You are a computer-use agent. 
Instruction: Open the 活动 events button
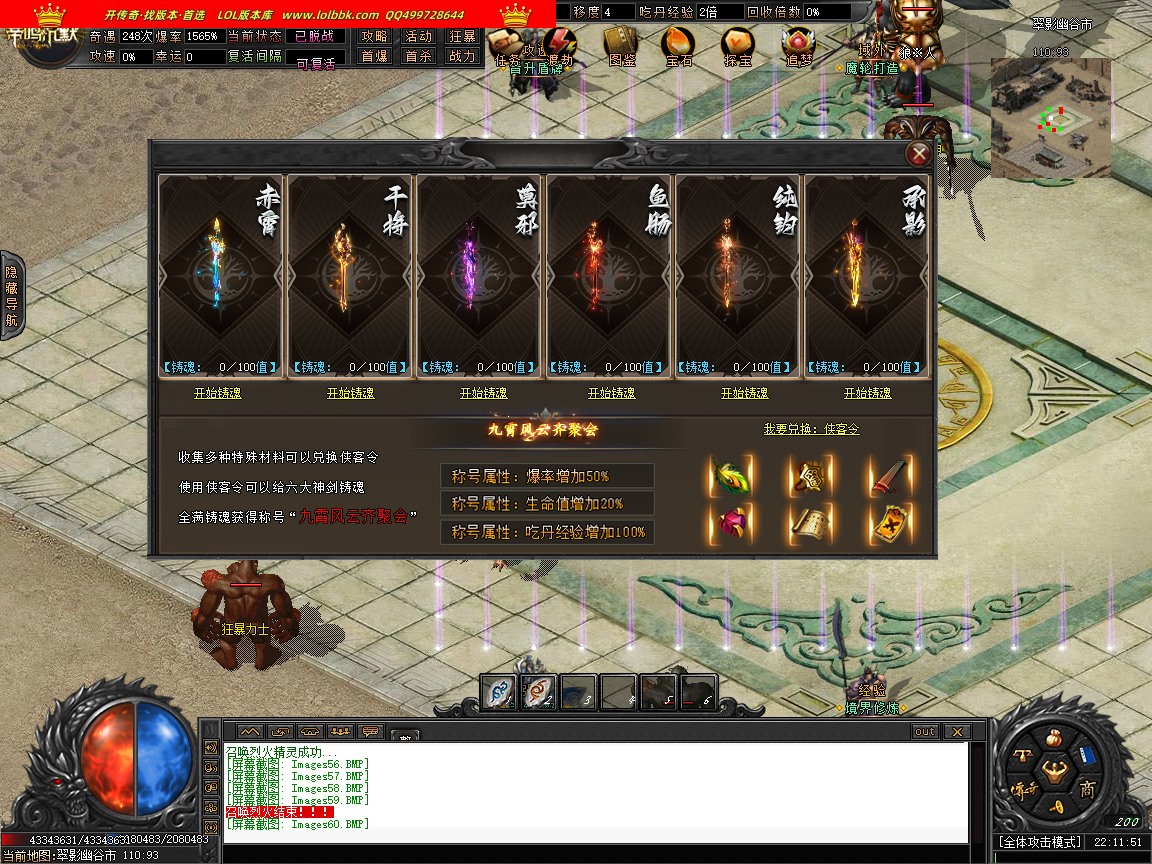tap(418, 36)
